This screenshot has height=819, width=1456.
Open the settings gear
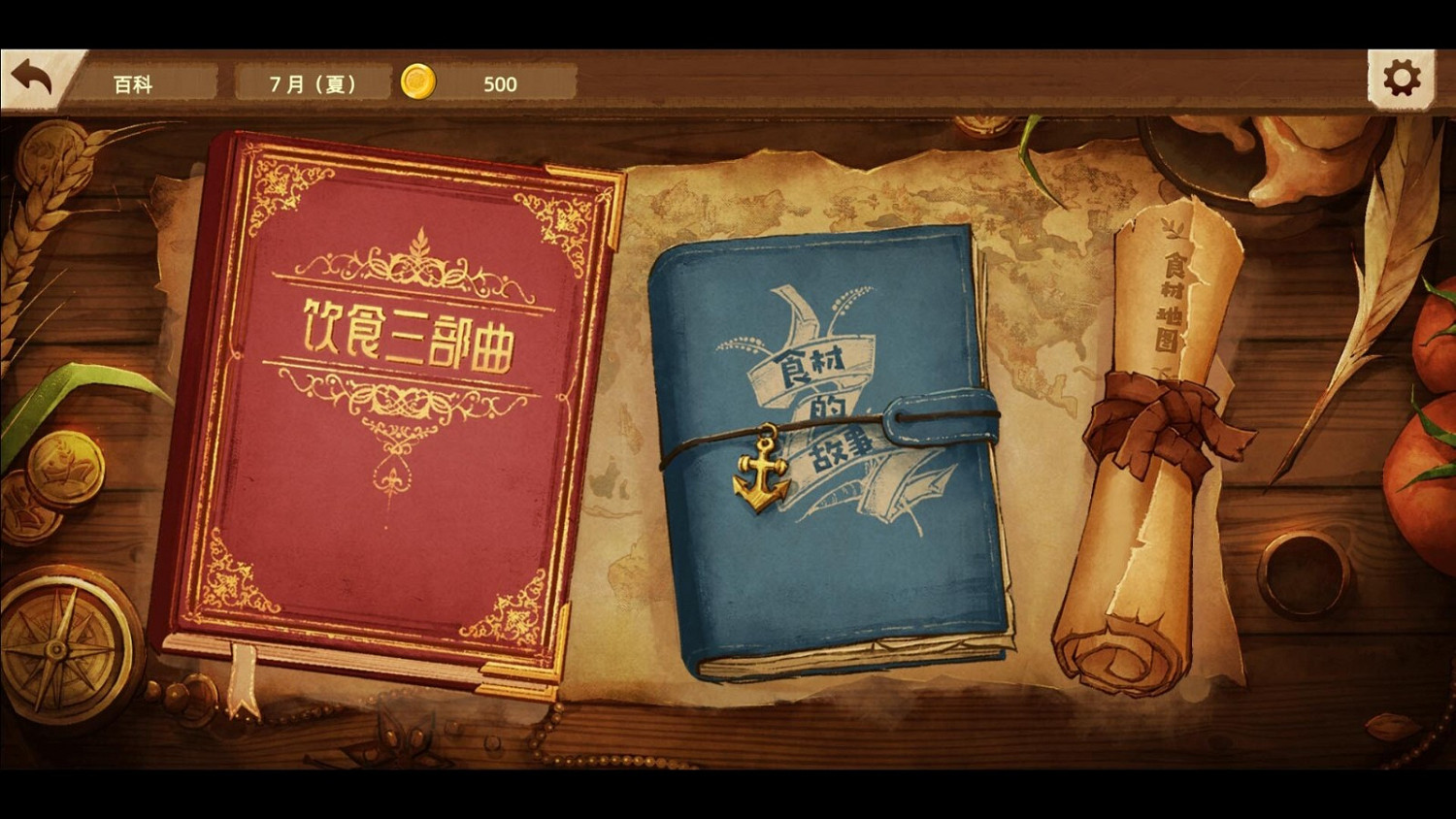pos(1400,77)
